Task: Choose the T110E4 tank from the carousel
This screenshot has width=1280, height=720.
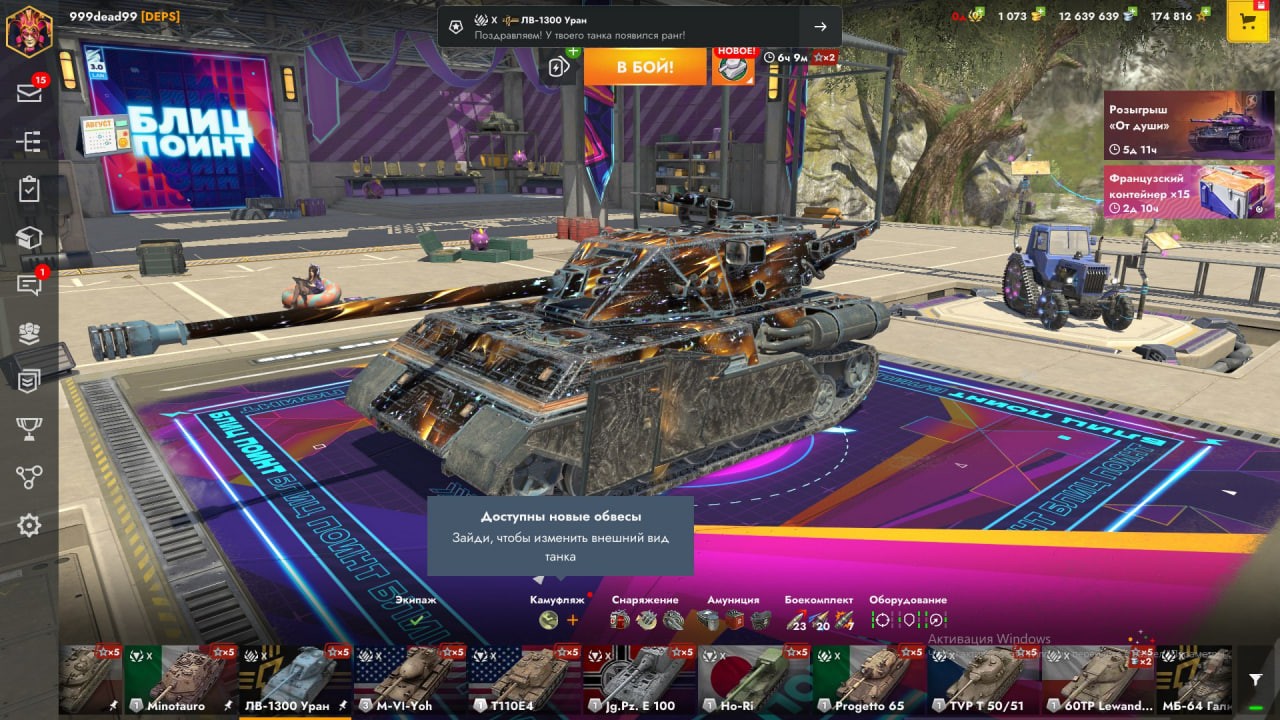Action: click(524, 680)
